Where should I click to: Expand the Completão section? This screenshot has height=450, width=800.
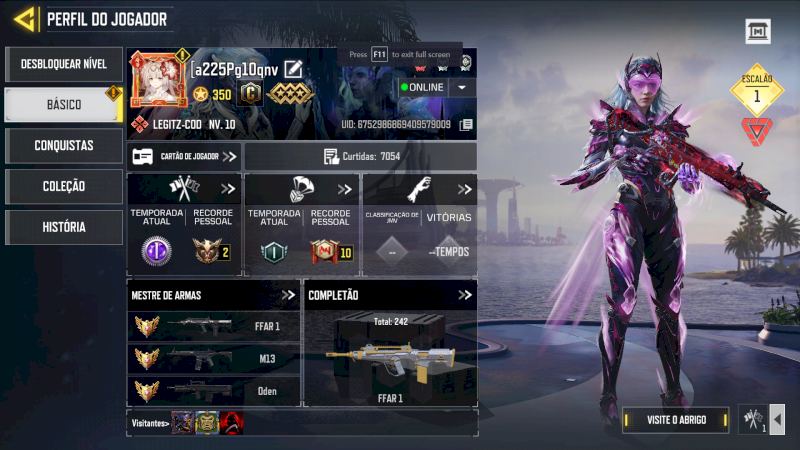[x=465, y=295]
